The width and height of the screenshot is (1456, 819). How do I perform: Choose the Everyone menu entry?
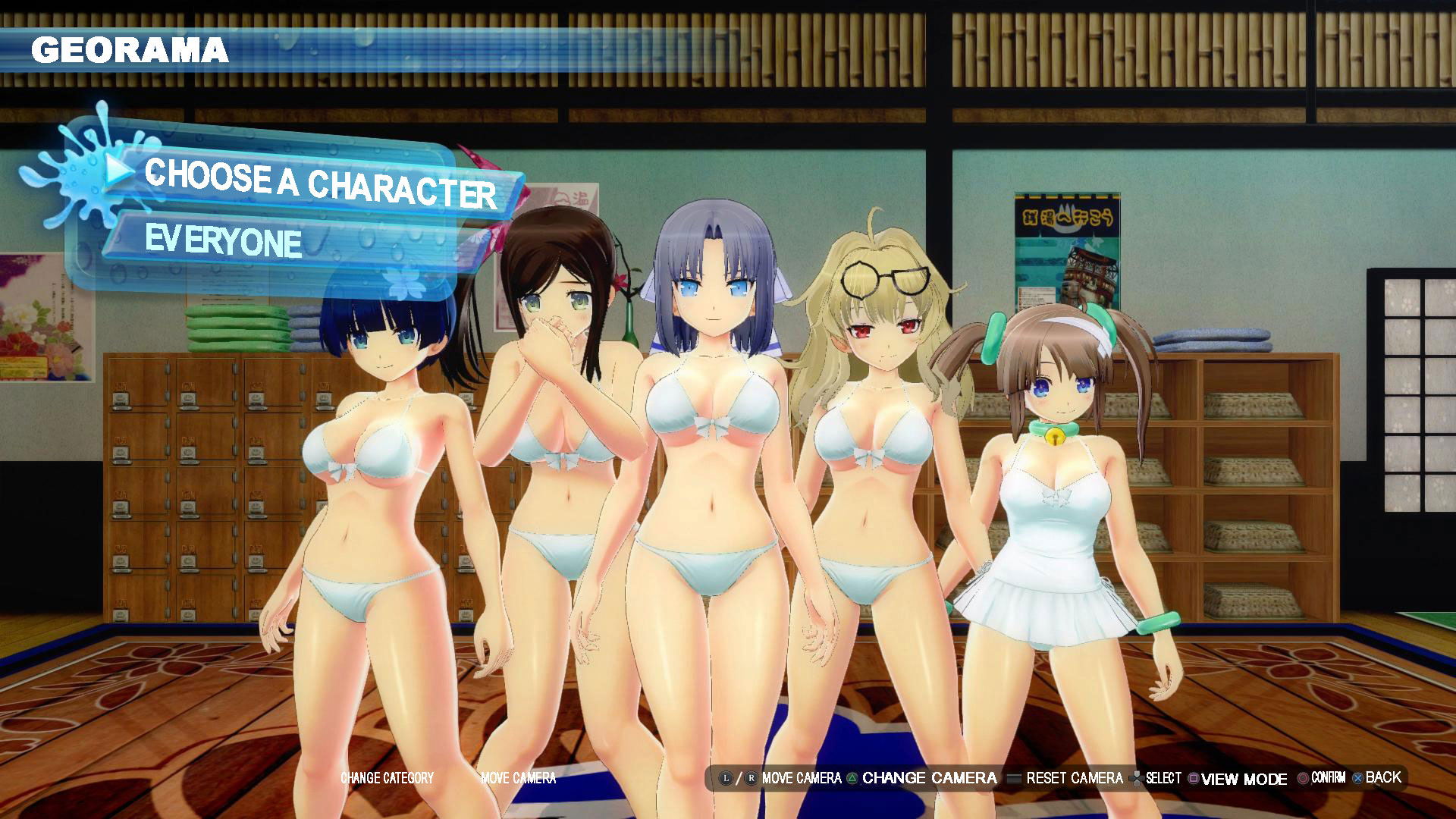point(224,240)
